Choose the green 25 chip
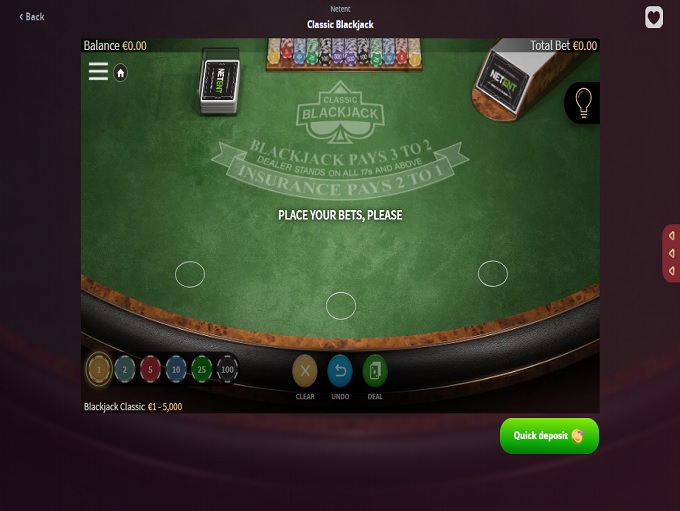The image size is (680, 511). [x=202, y=370]
